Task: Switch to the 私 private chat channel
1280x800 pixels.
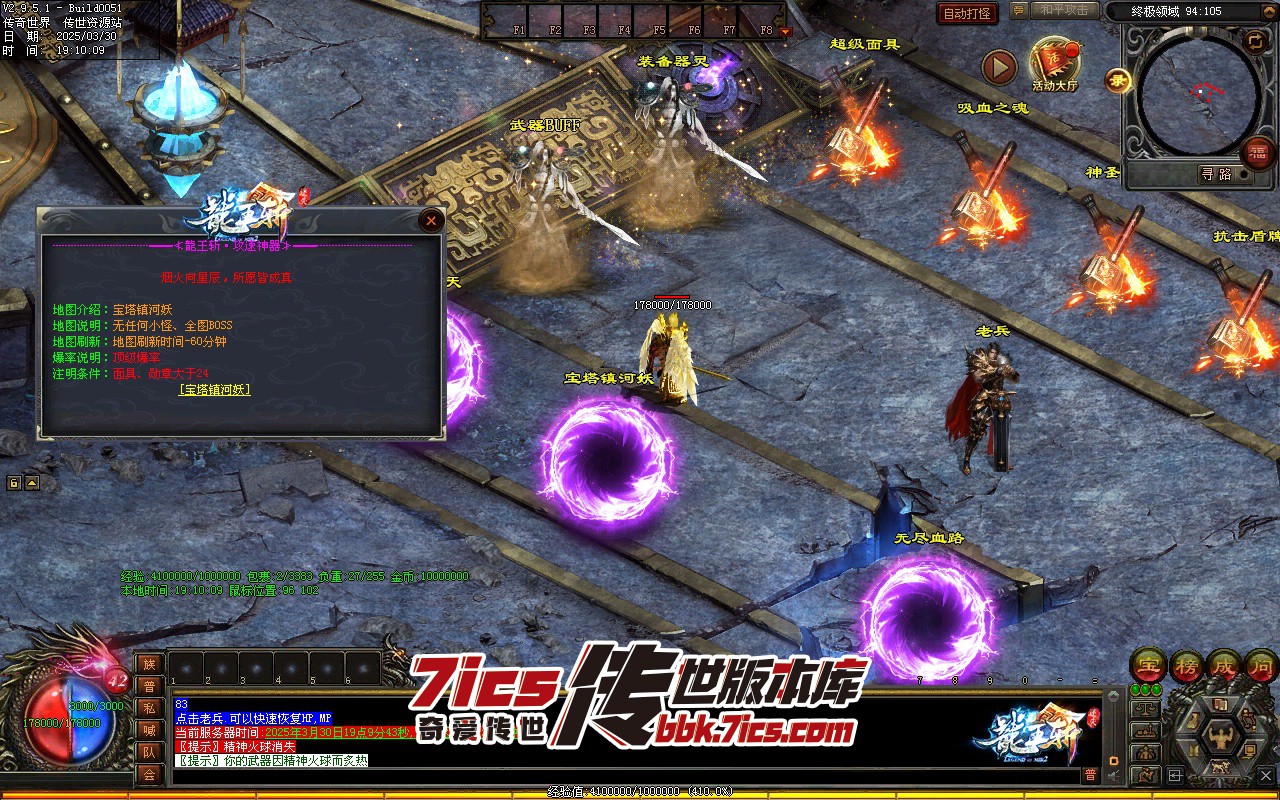Action: point(149,708)
